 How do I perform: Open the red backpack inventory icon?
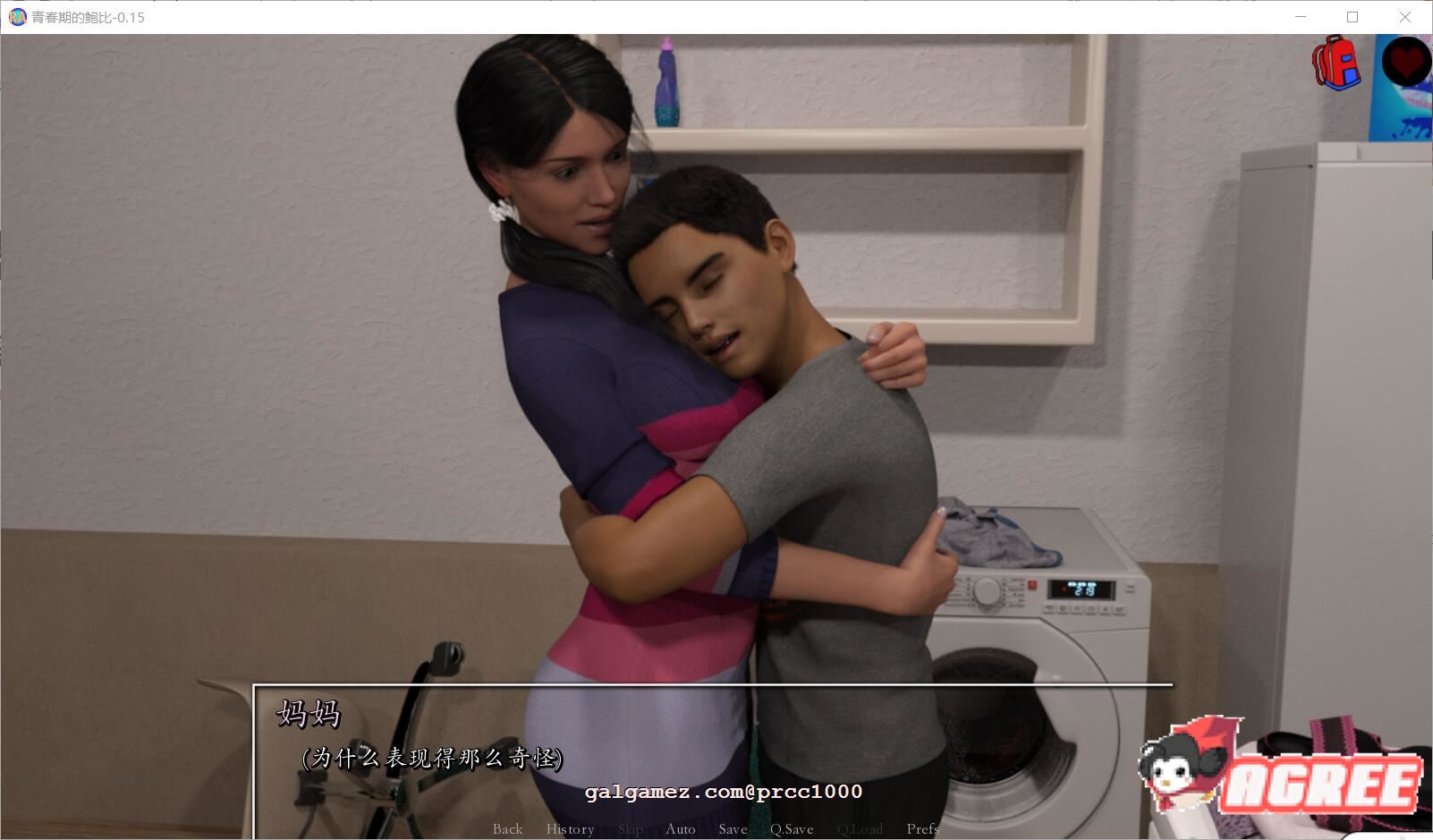point(1335,63)
